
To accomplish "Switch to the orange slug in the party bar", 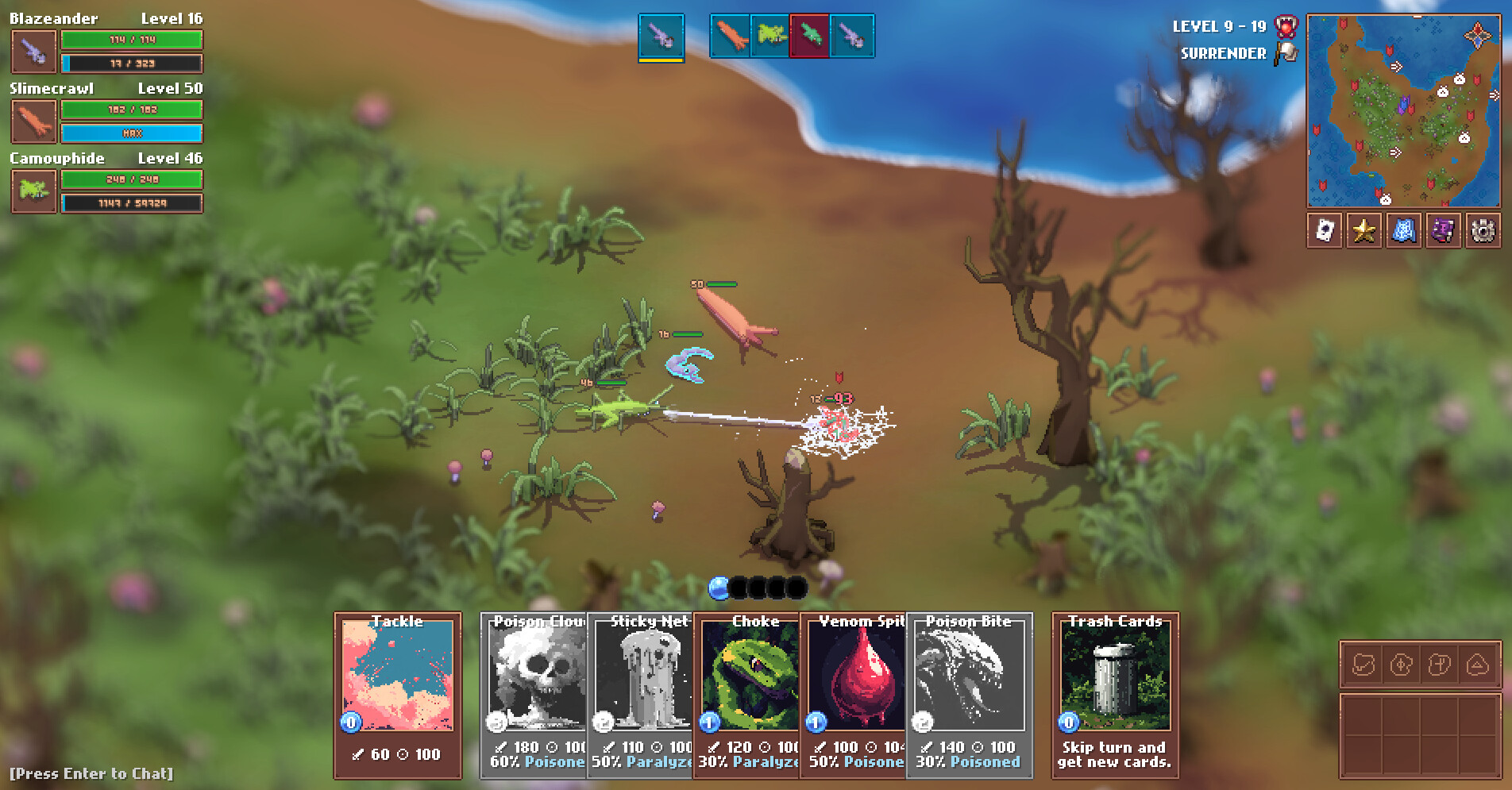I will pos(731,36).
